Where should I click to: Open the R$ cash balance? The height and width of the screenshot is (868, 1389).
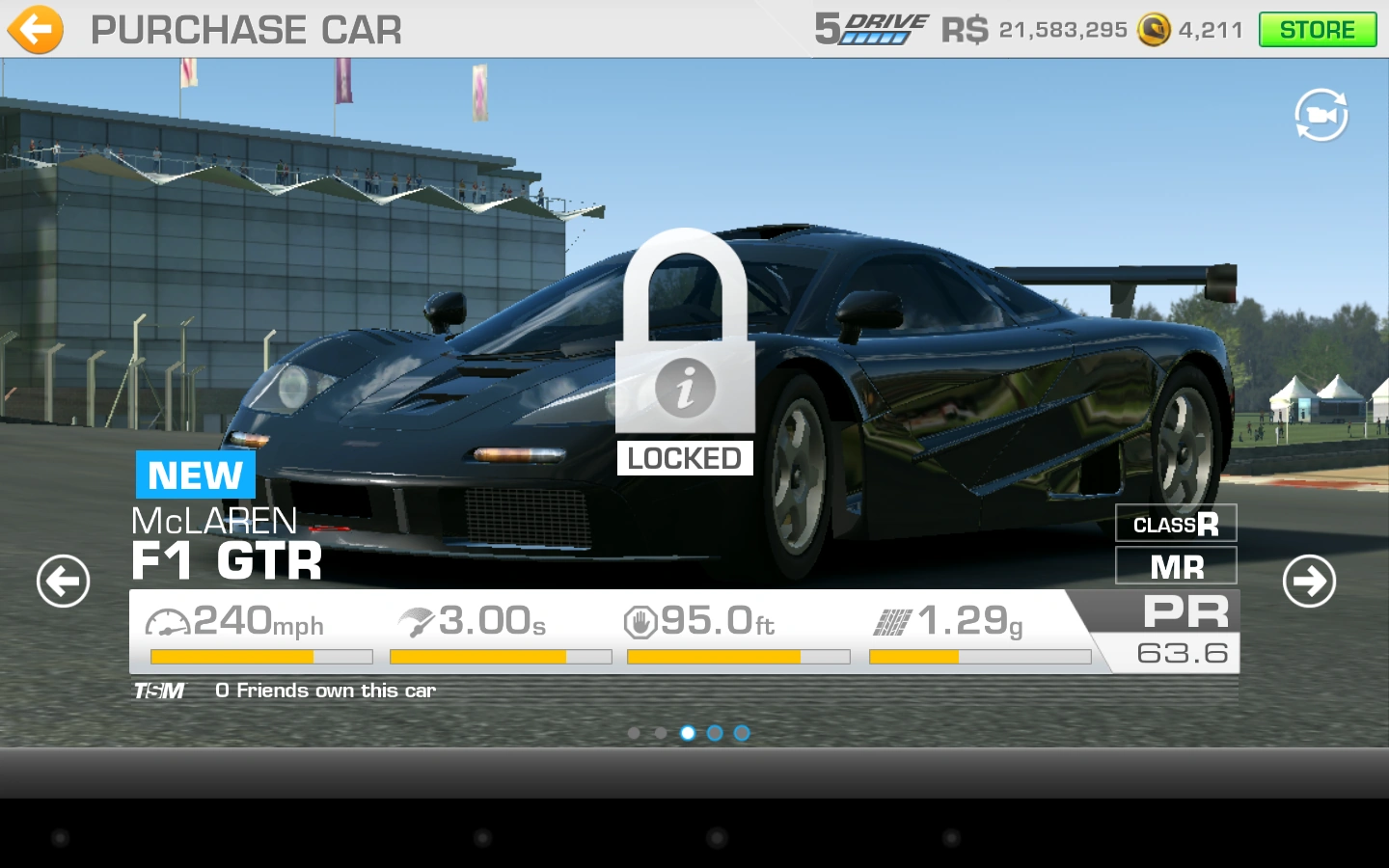point(1034,30)
